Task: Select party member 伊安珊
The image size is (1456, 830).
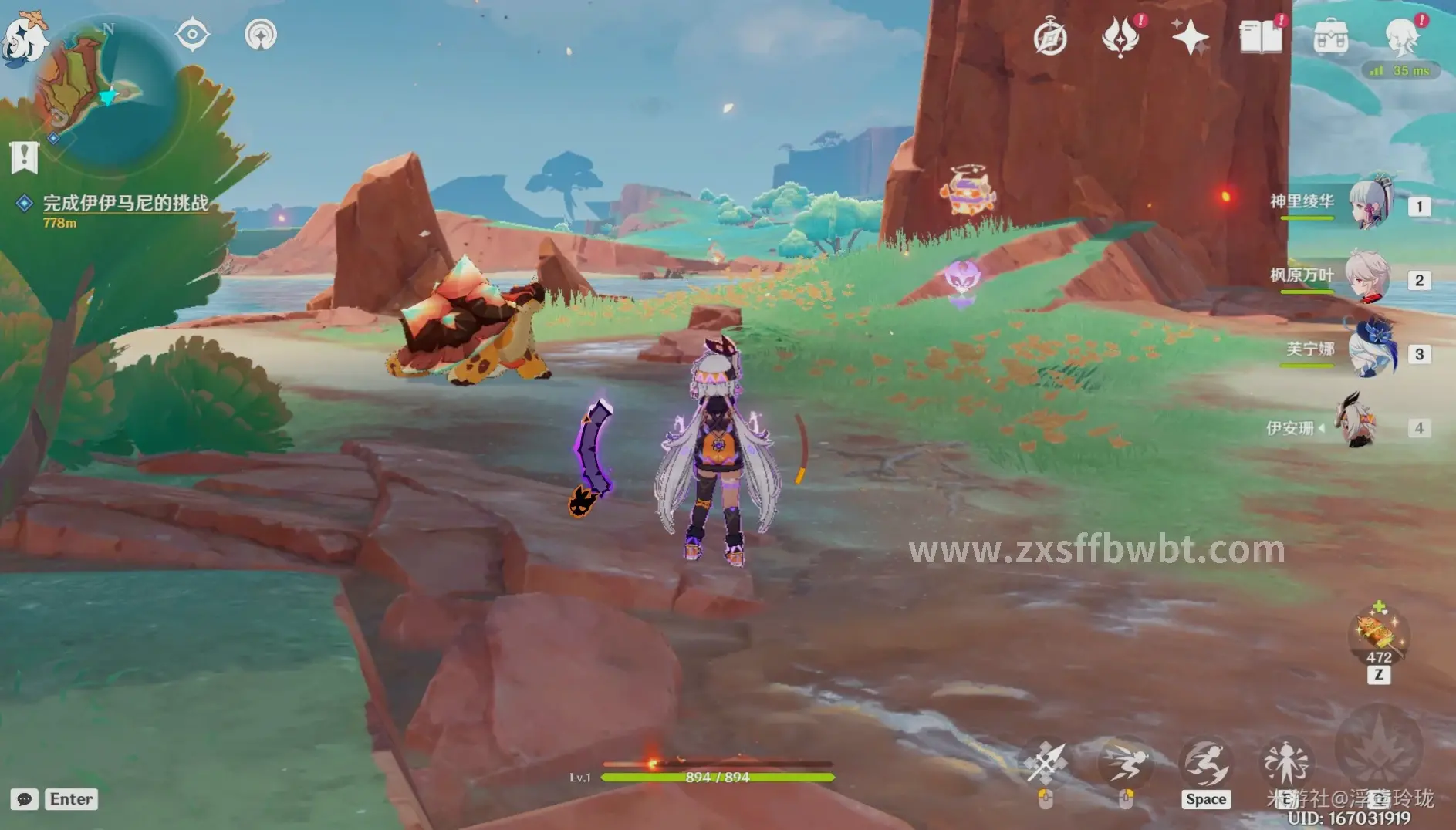Action: [1356, 422]
